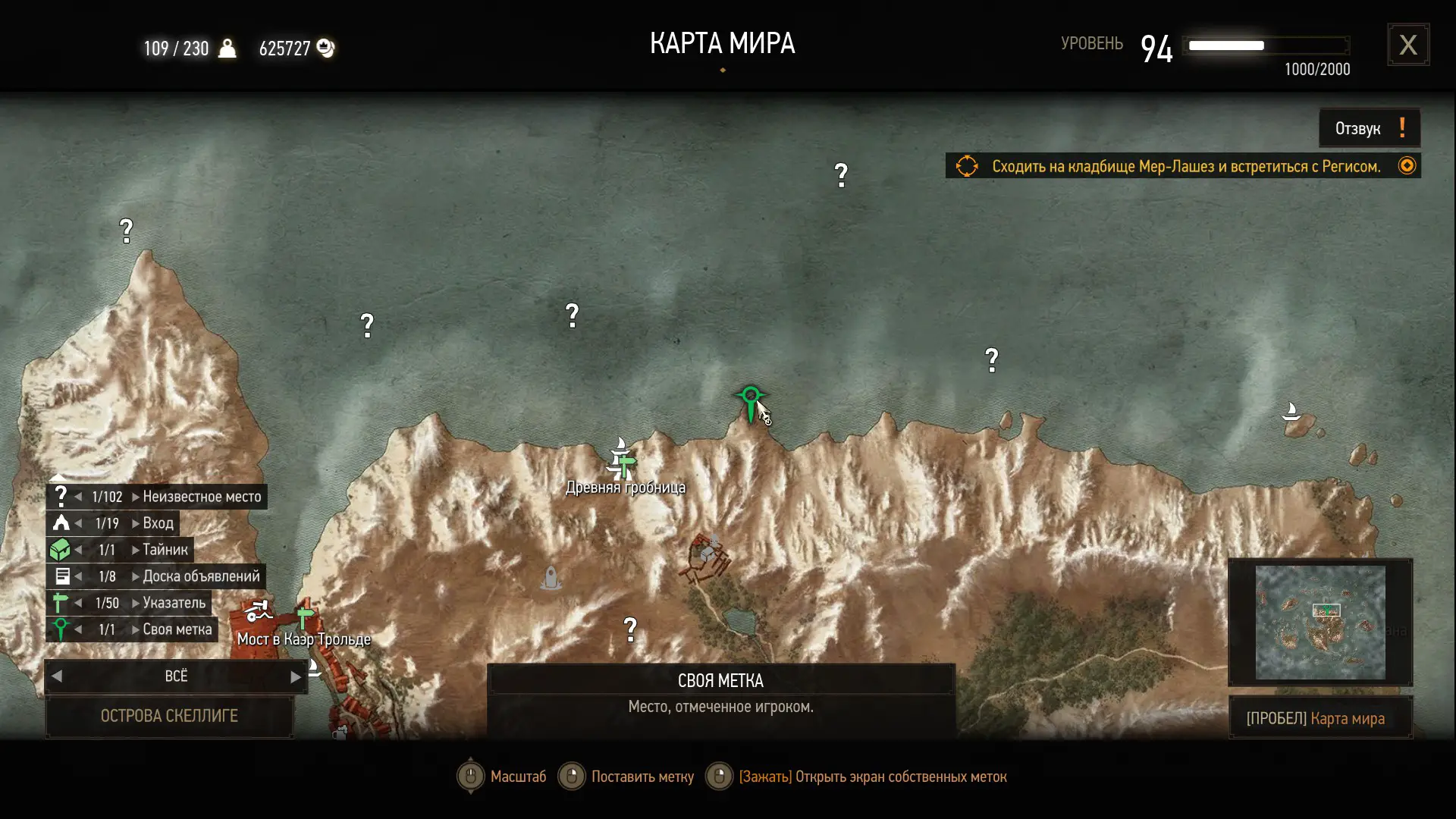This screenshot has height=819, width=1456.
Task: Step Указатель back to previous marker
Action: 79,603
